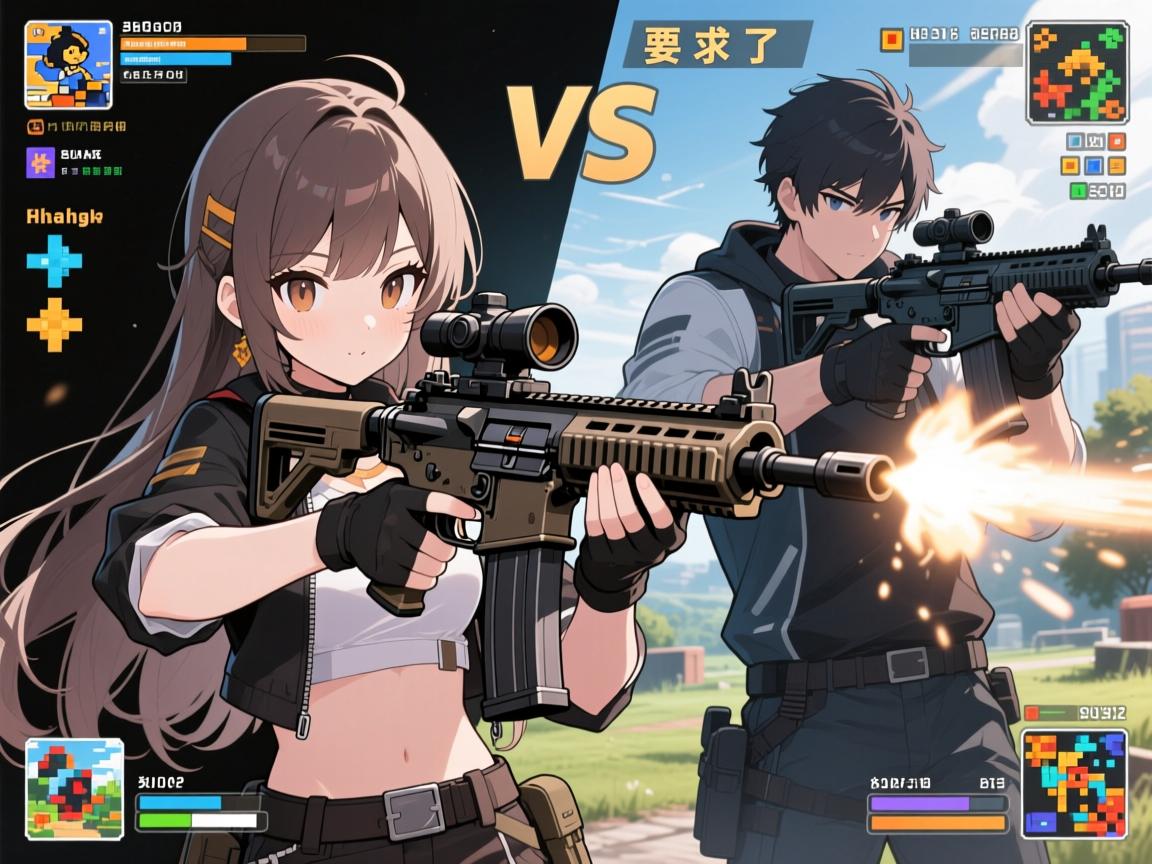Open the multicolor pixel tile panel

1074,783
